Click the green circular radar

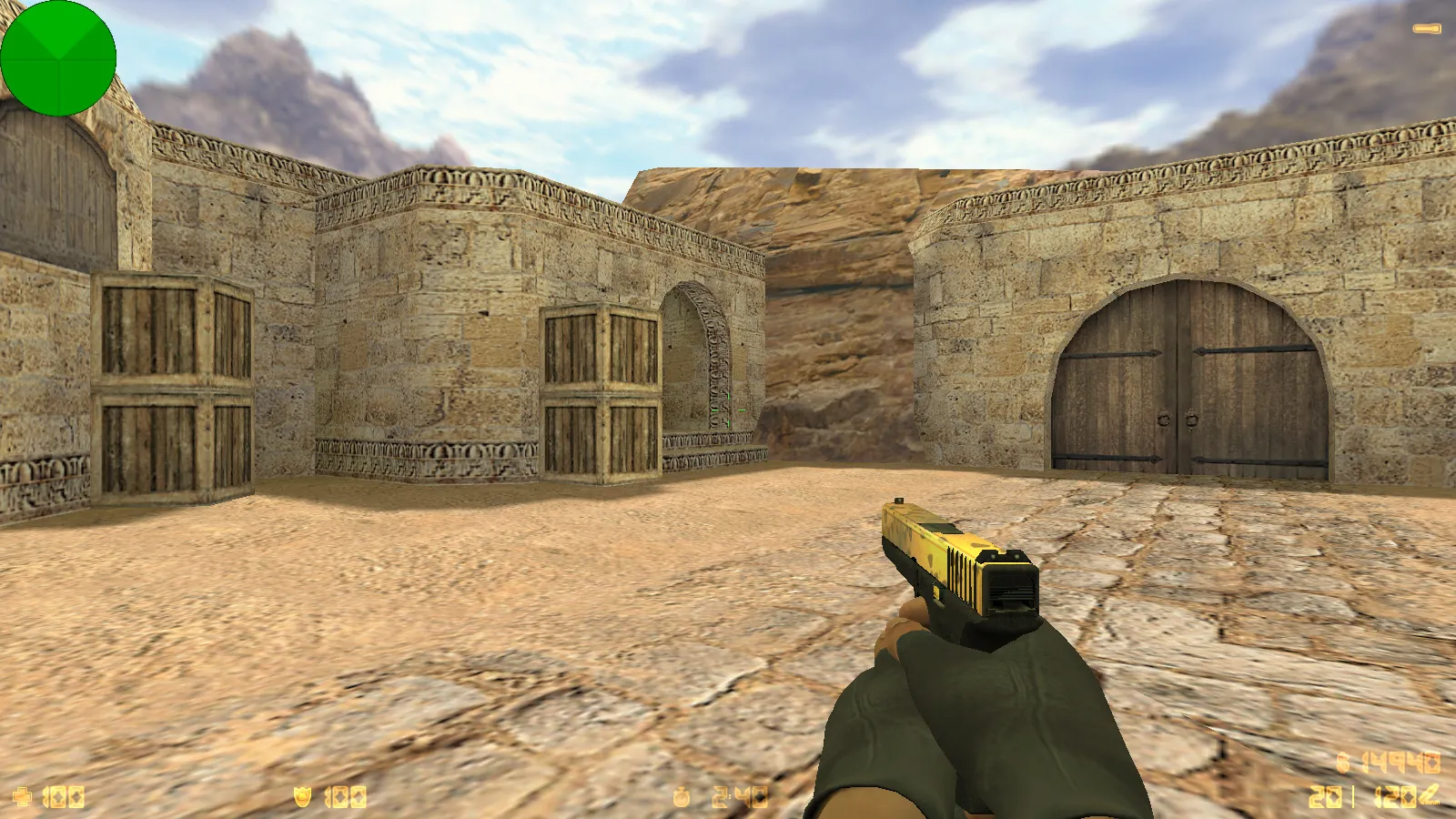click(58, 58)
